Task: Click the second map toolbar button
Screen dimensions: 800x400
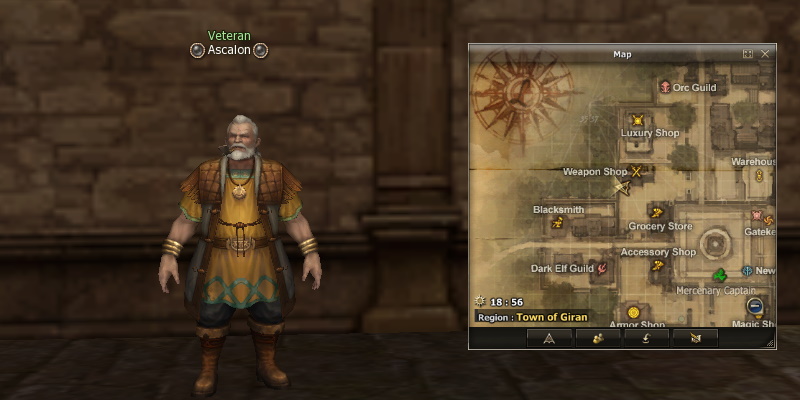Action: [x=598, y=338]
